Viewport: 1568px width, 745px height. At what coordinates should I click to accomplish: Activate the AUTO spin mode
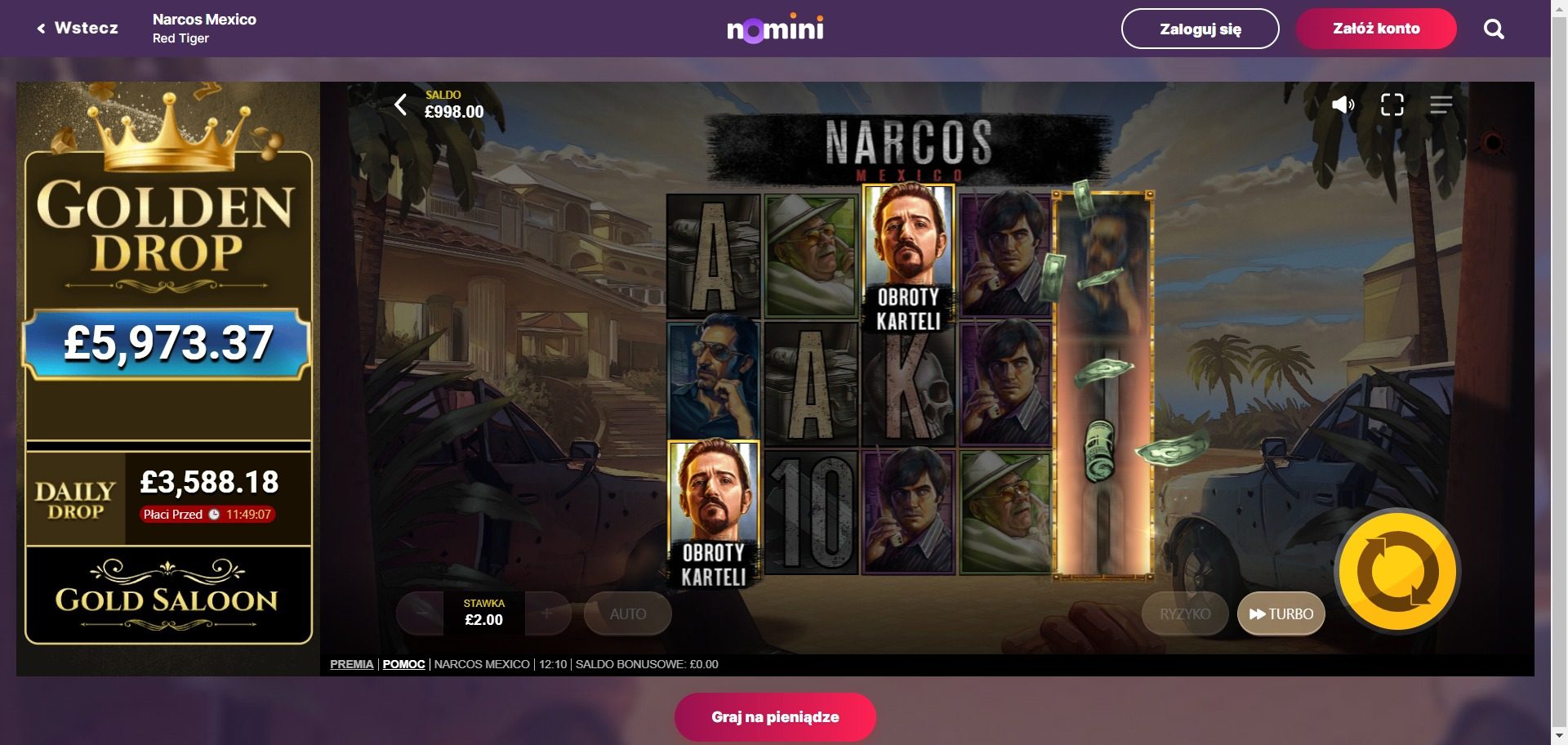pyautogui.click(x=627, y=613)
